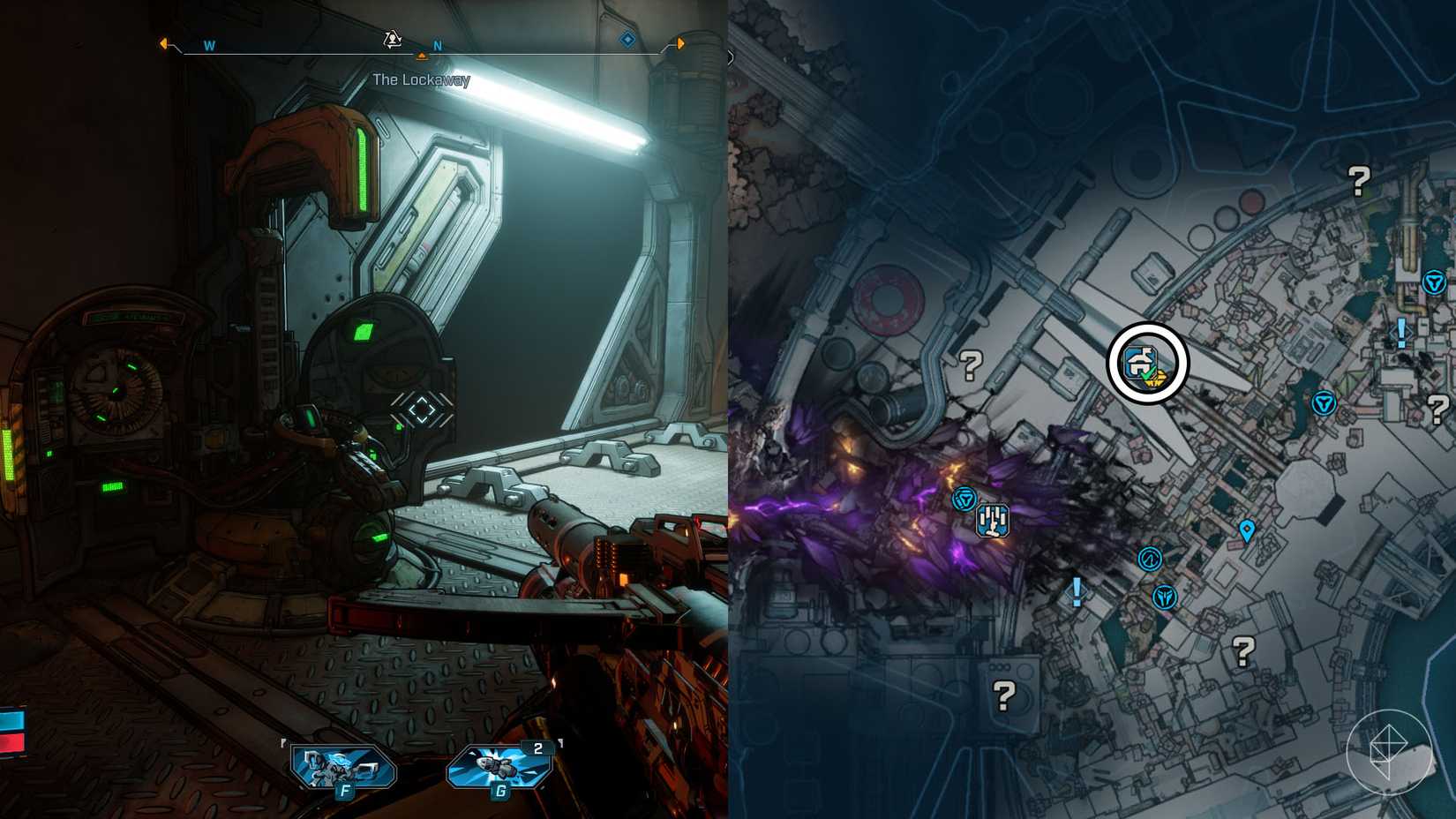The width and height of the screenshot is (1456, 819).
Task: Click the orange arrow on the compass's left end
Action: click(x=162, y=42)
